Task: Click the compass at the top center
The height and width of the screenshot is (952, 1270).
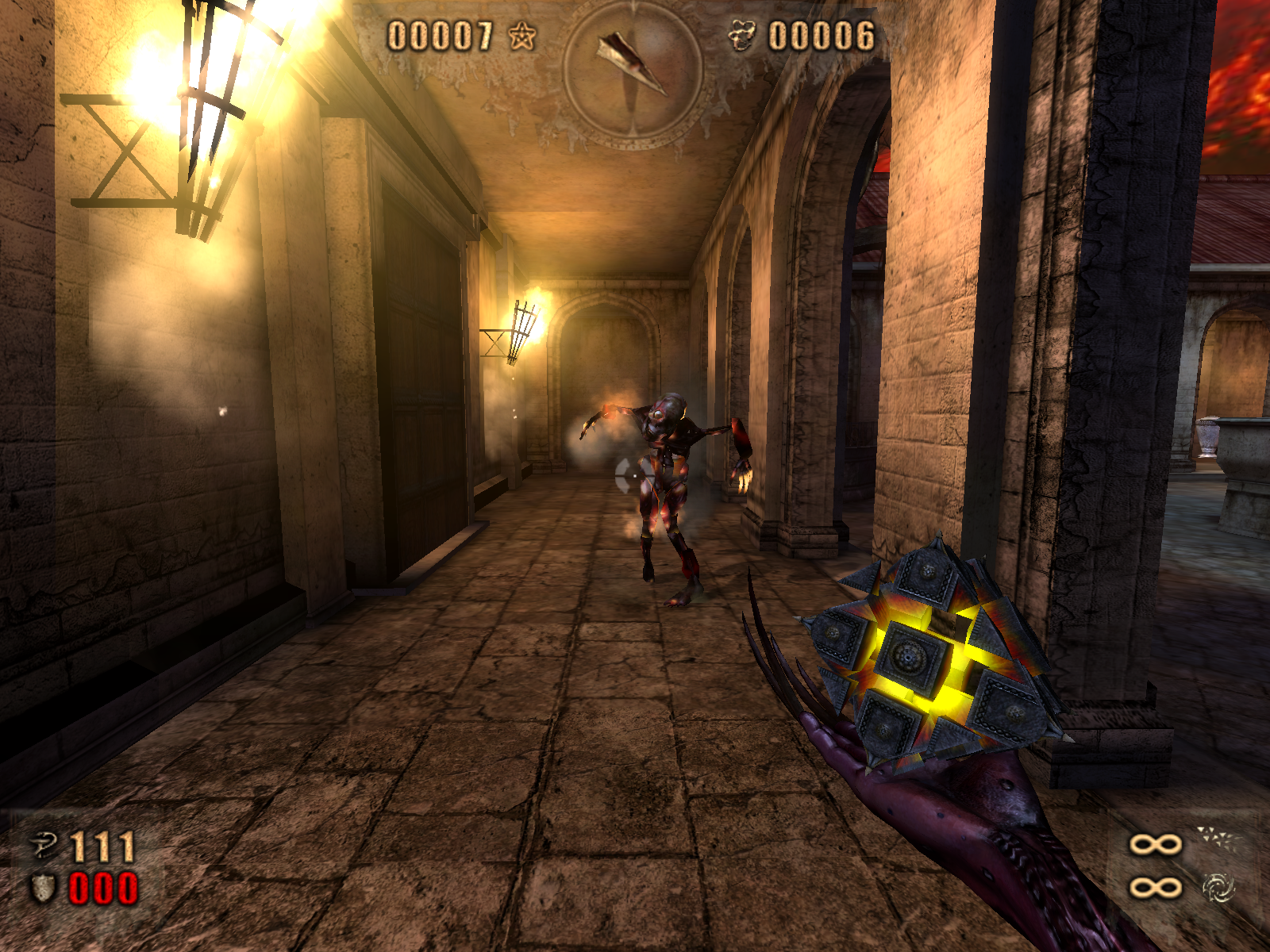Action: tap(633, 71)
